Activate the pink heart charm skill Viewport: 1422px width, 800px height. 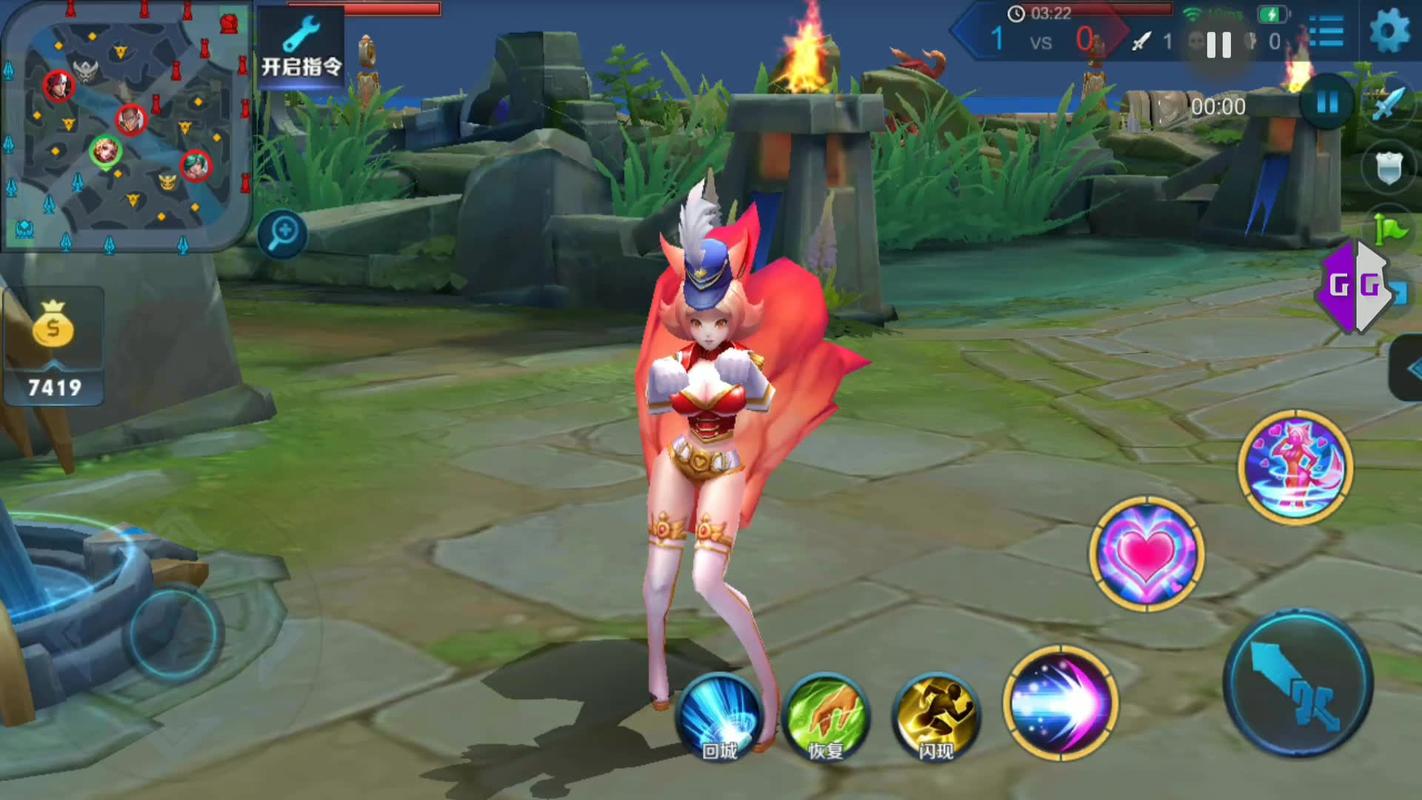(1146, 553)
